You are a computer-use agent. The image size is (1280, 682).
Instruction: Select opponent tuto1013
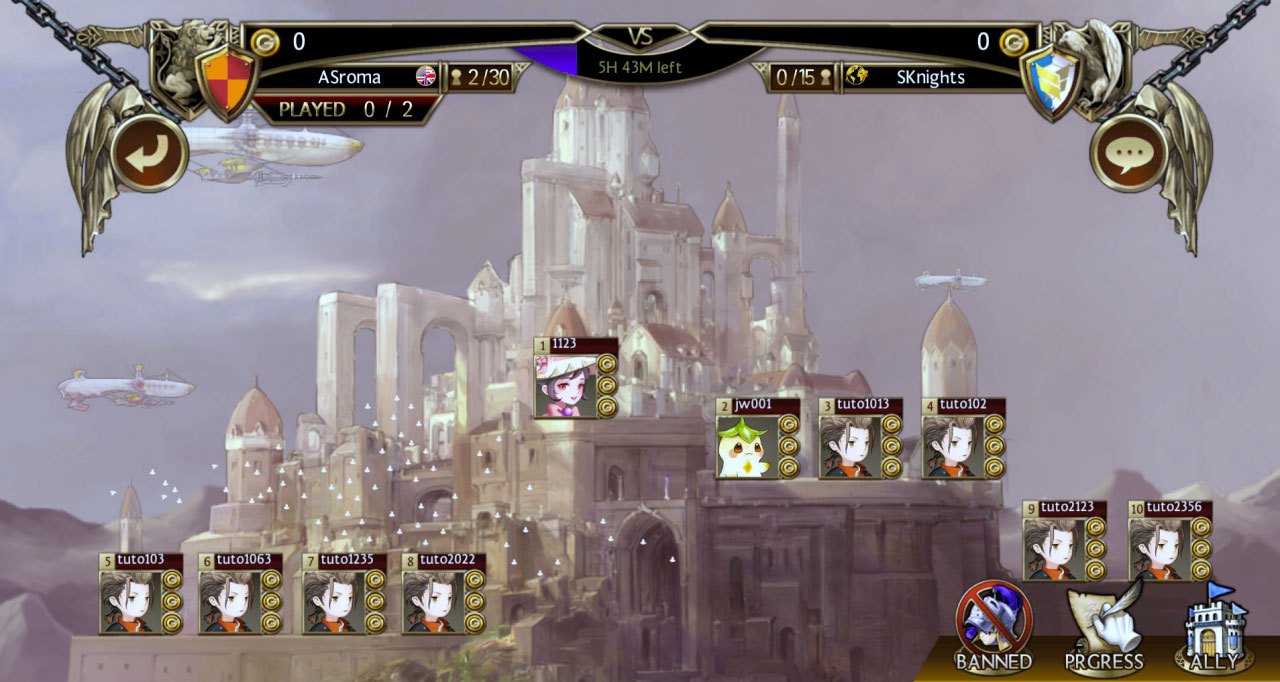850,446
